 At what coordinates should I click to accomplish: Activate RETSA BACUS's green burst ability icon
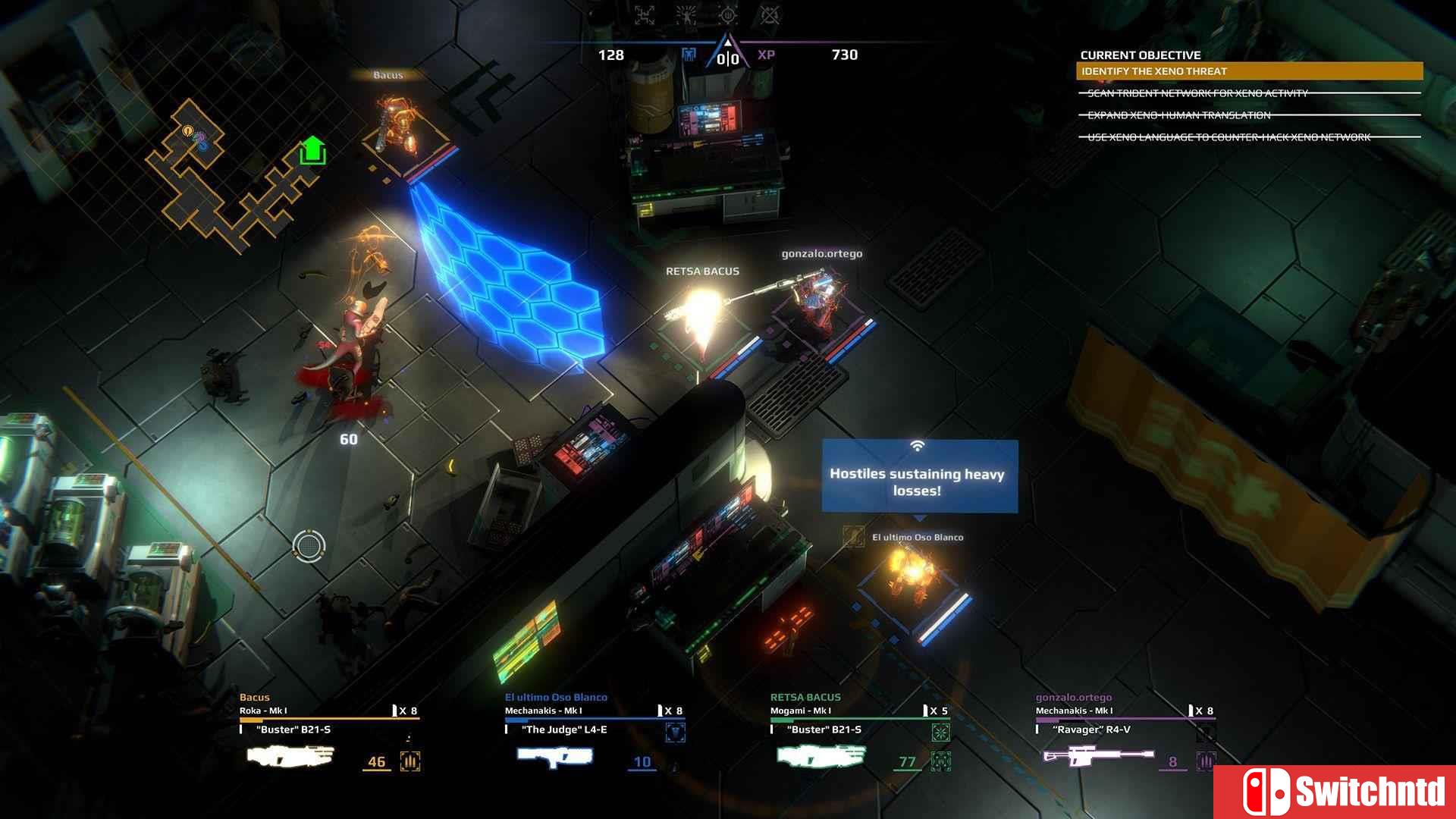[940, 733]
